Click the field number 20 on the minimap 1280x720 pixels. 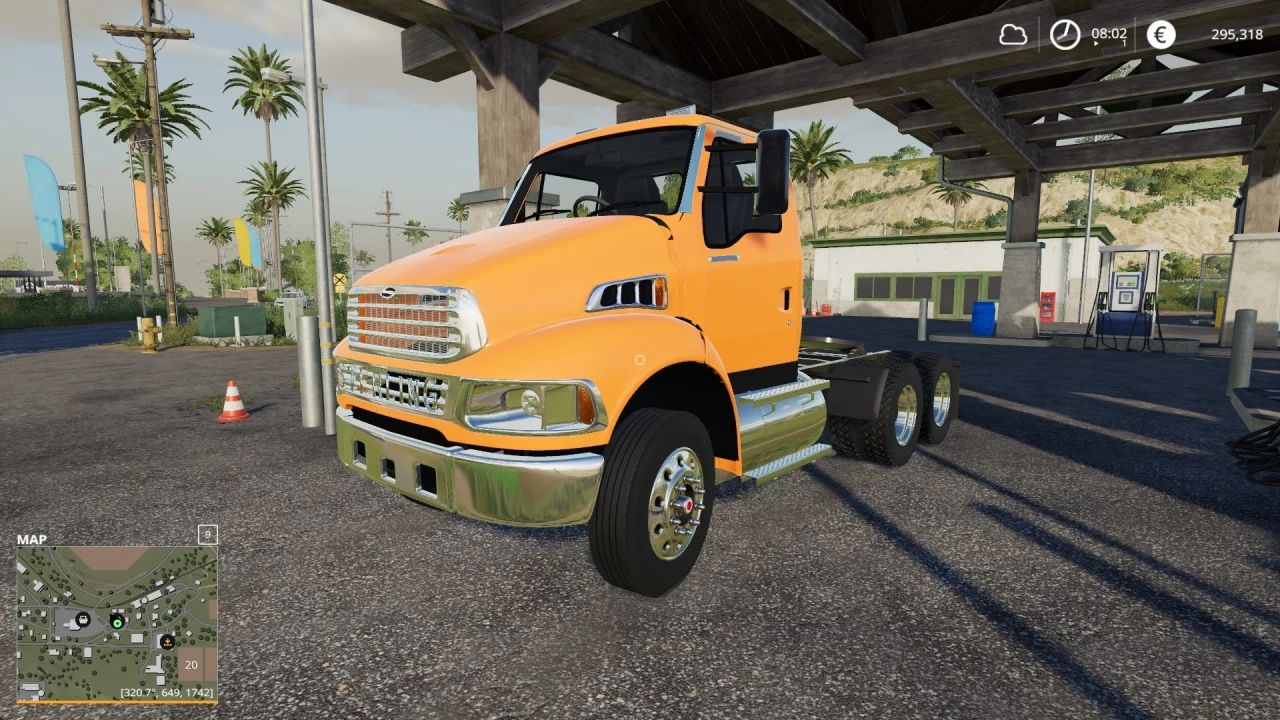click(x=191, y=665)
